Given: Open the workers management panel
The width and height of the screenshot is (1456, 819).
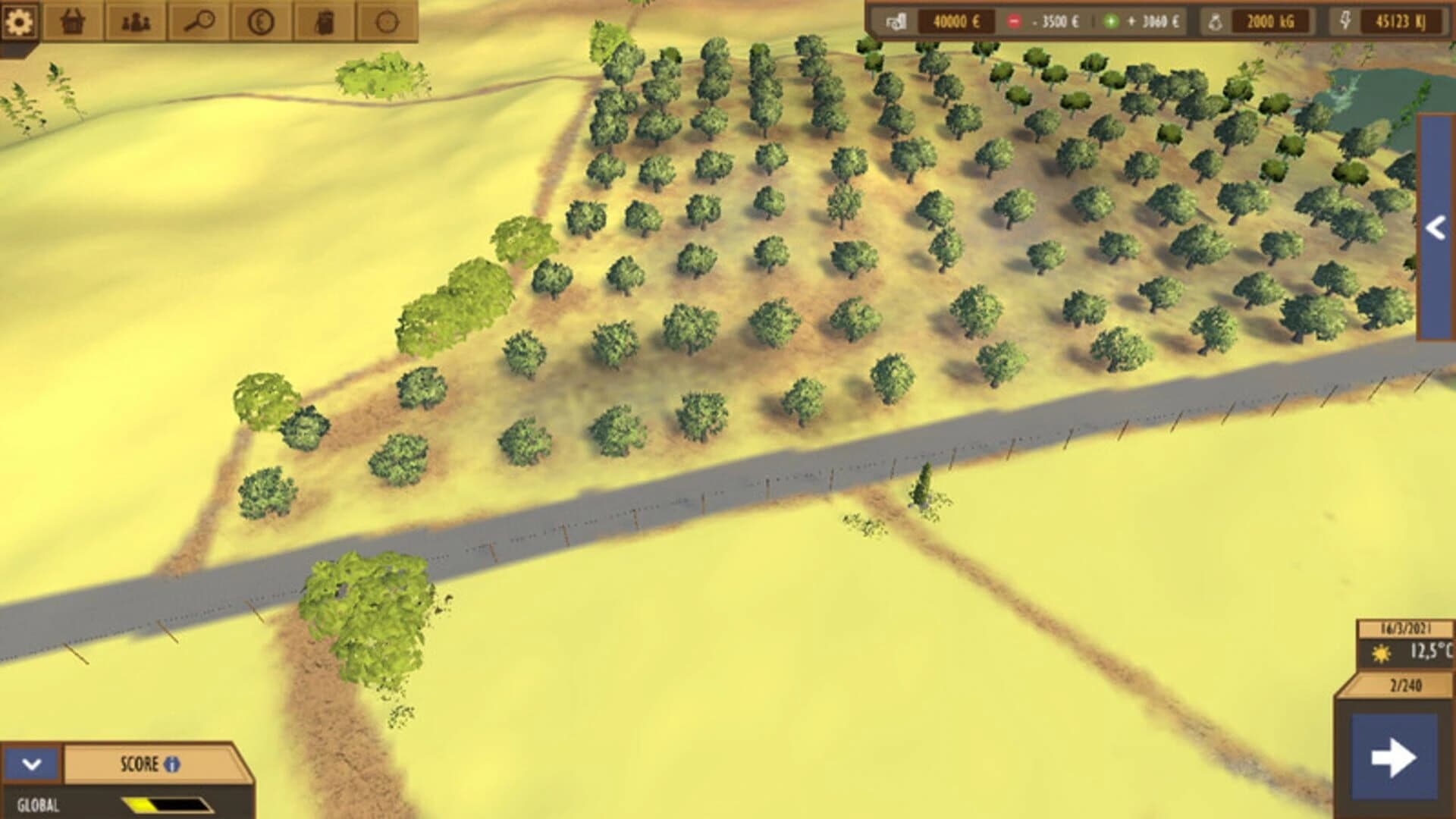Looking at the screenshot, I should point(133,22).
